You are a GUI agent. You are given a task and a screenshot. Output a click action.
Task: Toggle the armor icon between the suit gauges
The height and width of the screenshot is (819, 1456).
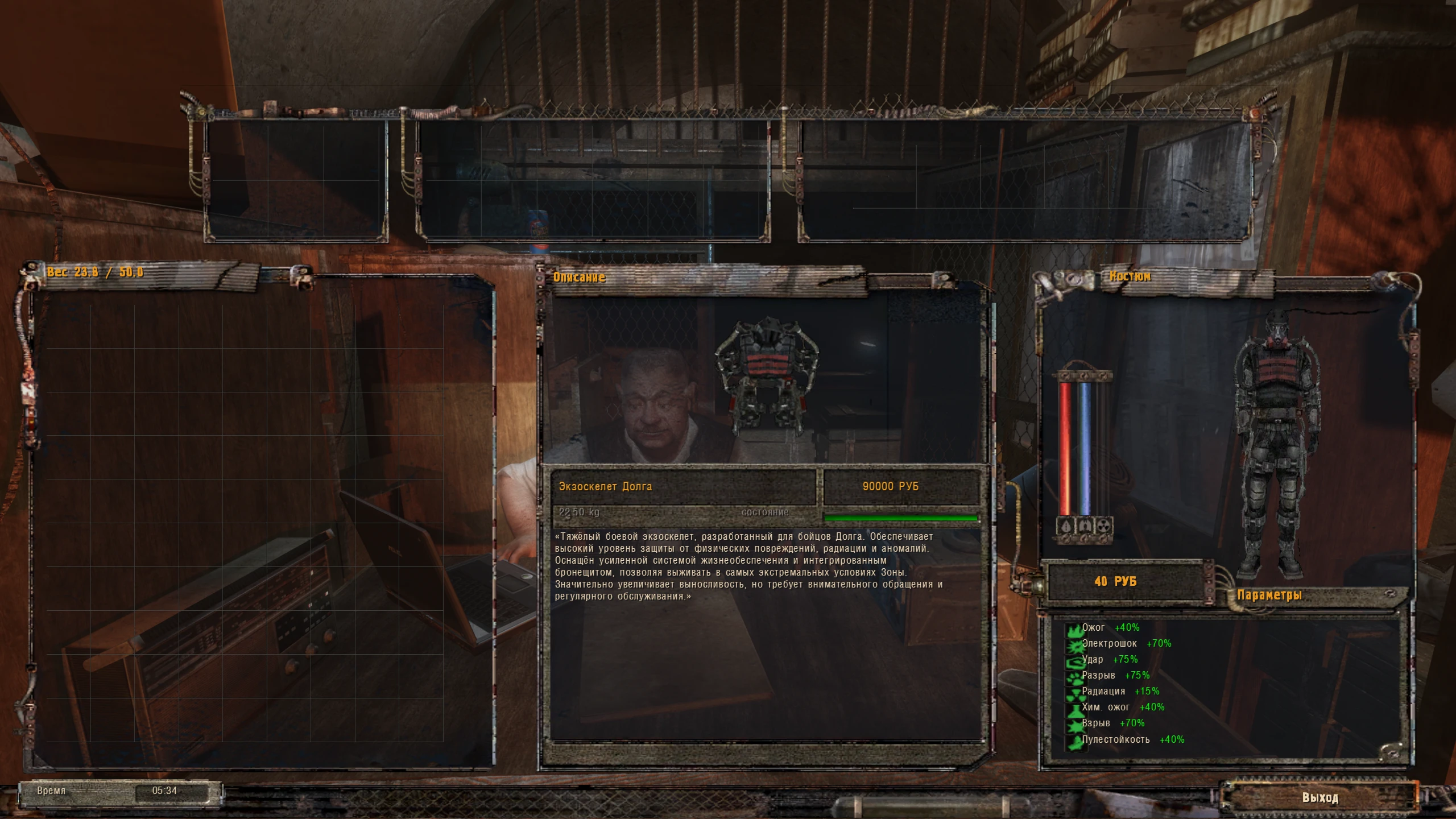point(1085,527)
